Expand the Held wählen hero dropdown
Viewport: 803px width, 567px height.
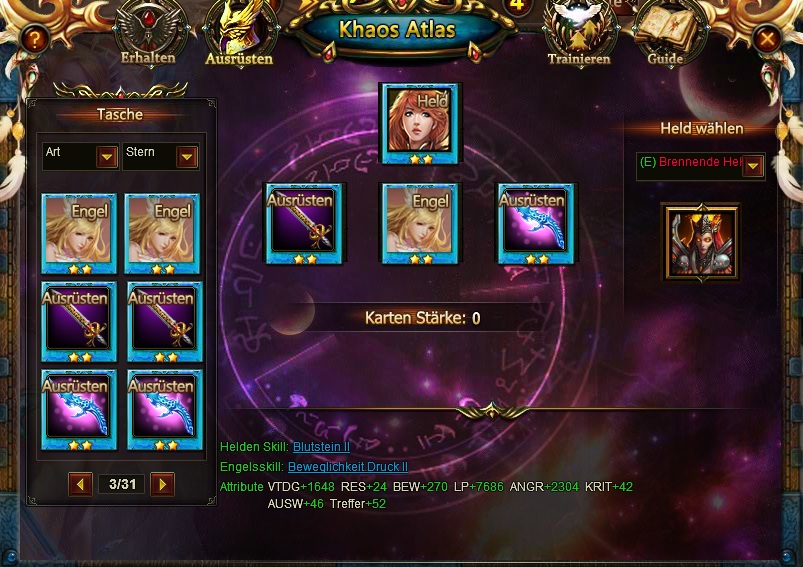pos(753,166)
